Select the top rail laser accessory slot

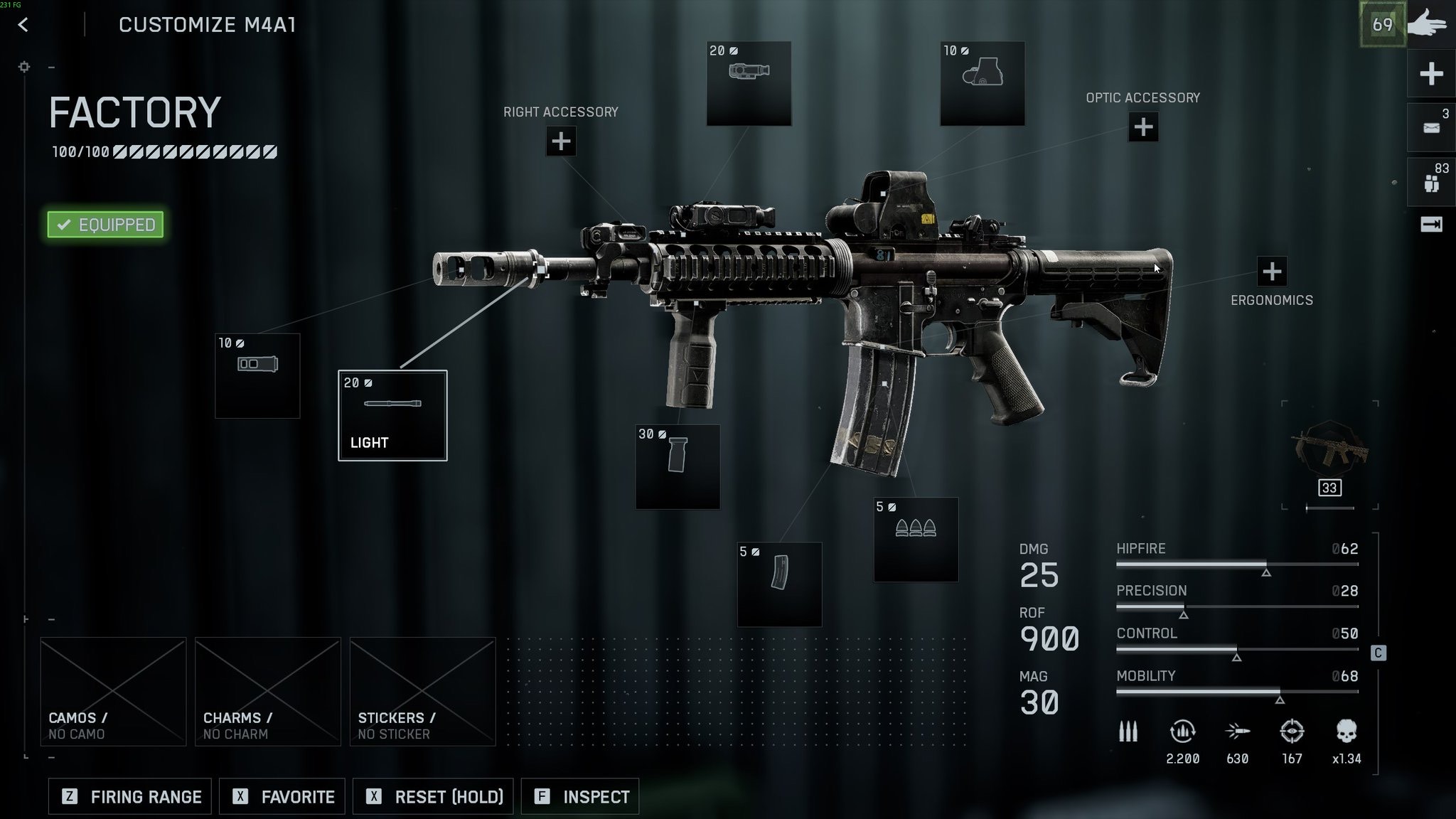pyautogui.click(x=749, y=83)
